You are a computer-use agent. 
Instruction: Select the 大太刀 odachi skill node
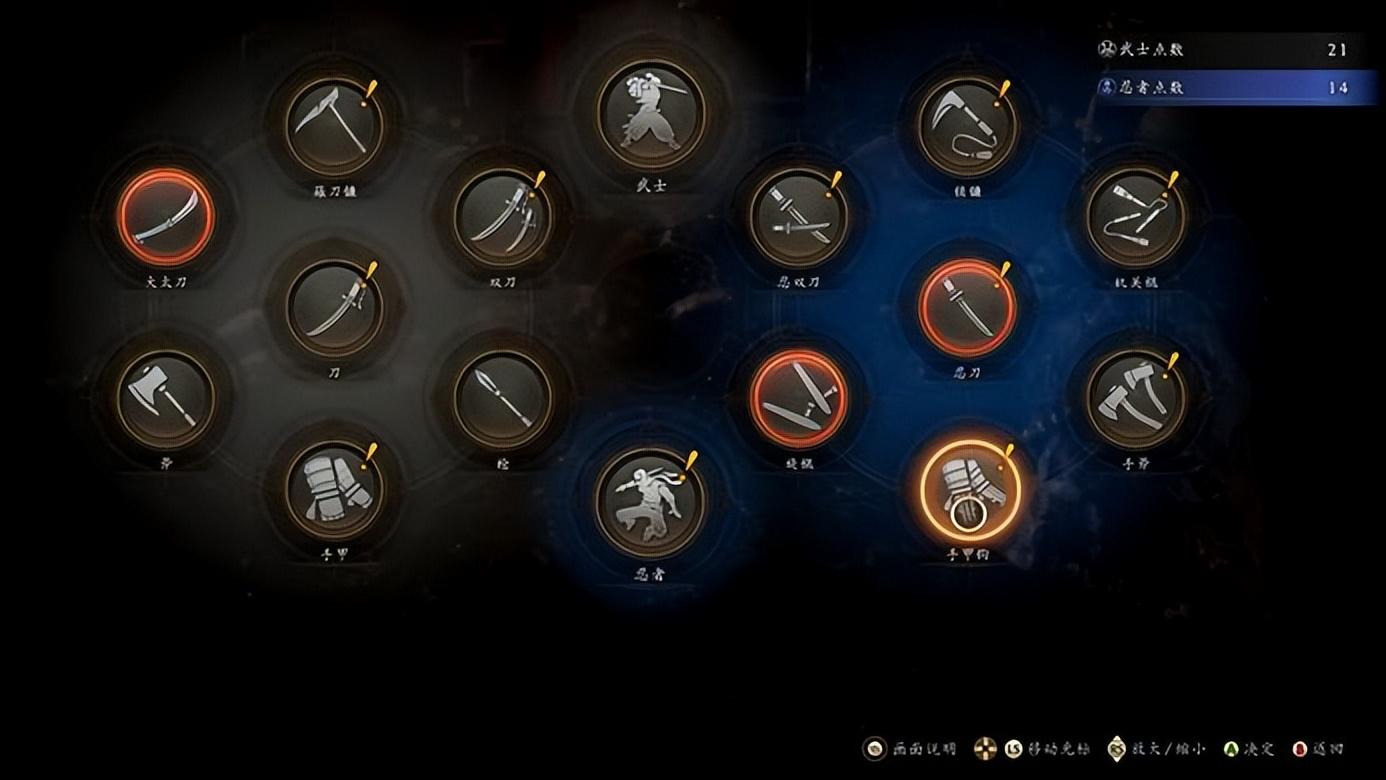coord(165,217)
